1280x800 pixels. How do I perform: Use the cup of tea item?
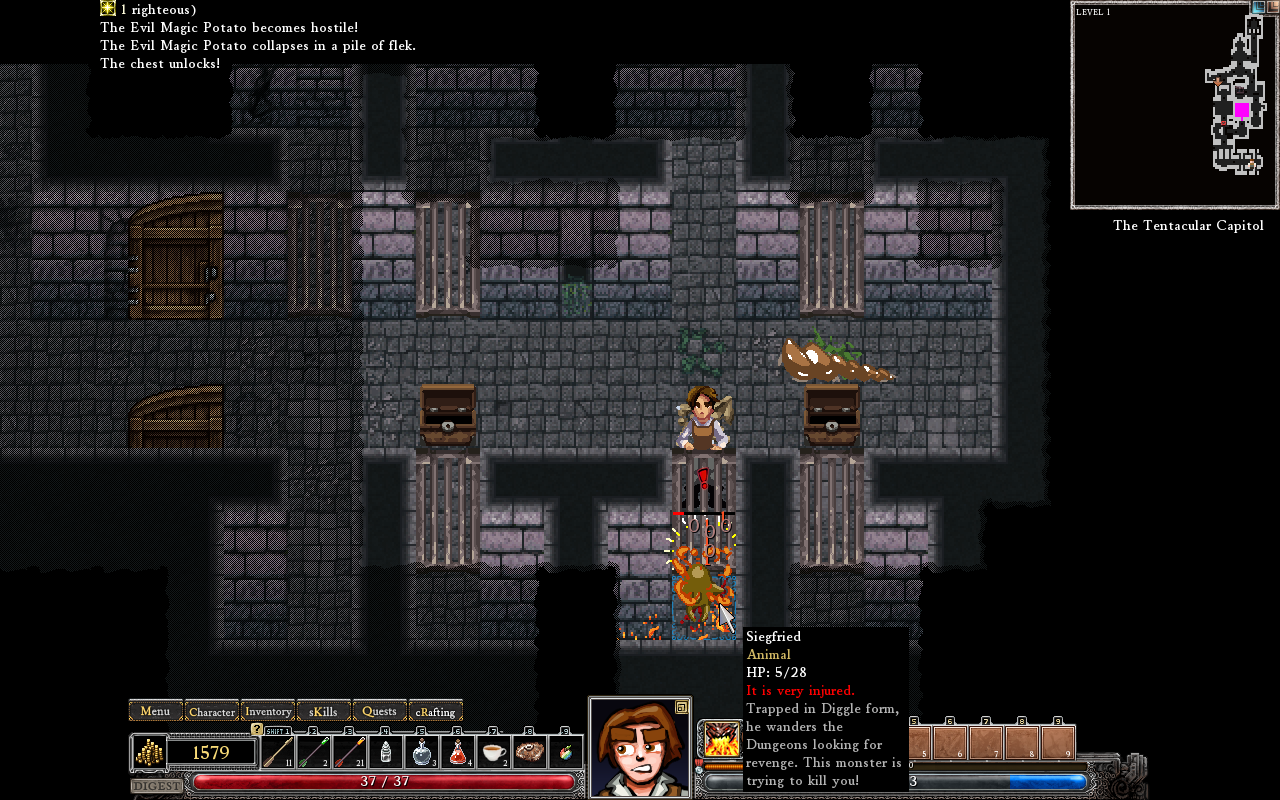494,751
